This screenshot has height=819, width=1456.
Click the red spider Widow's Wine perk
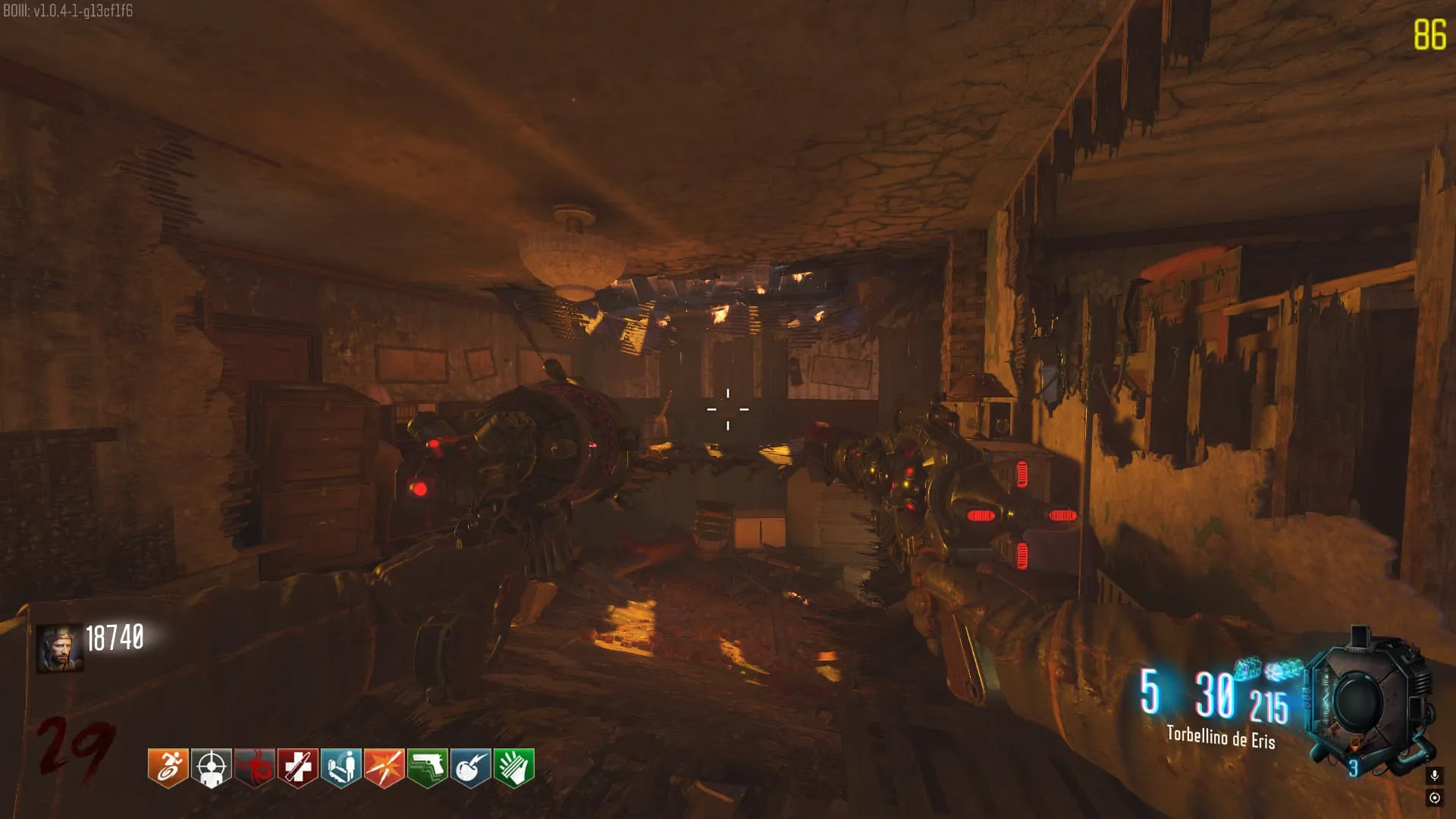[x=254, y=767]
